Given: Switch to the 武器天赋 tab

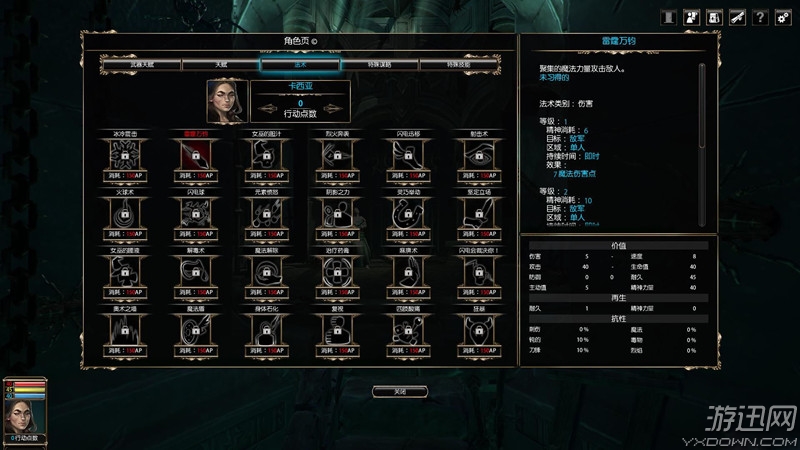Looking at the screenshot, I should click(139, 64).
